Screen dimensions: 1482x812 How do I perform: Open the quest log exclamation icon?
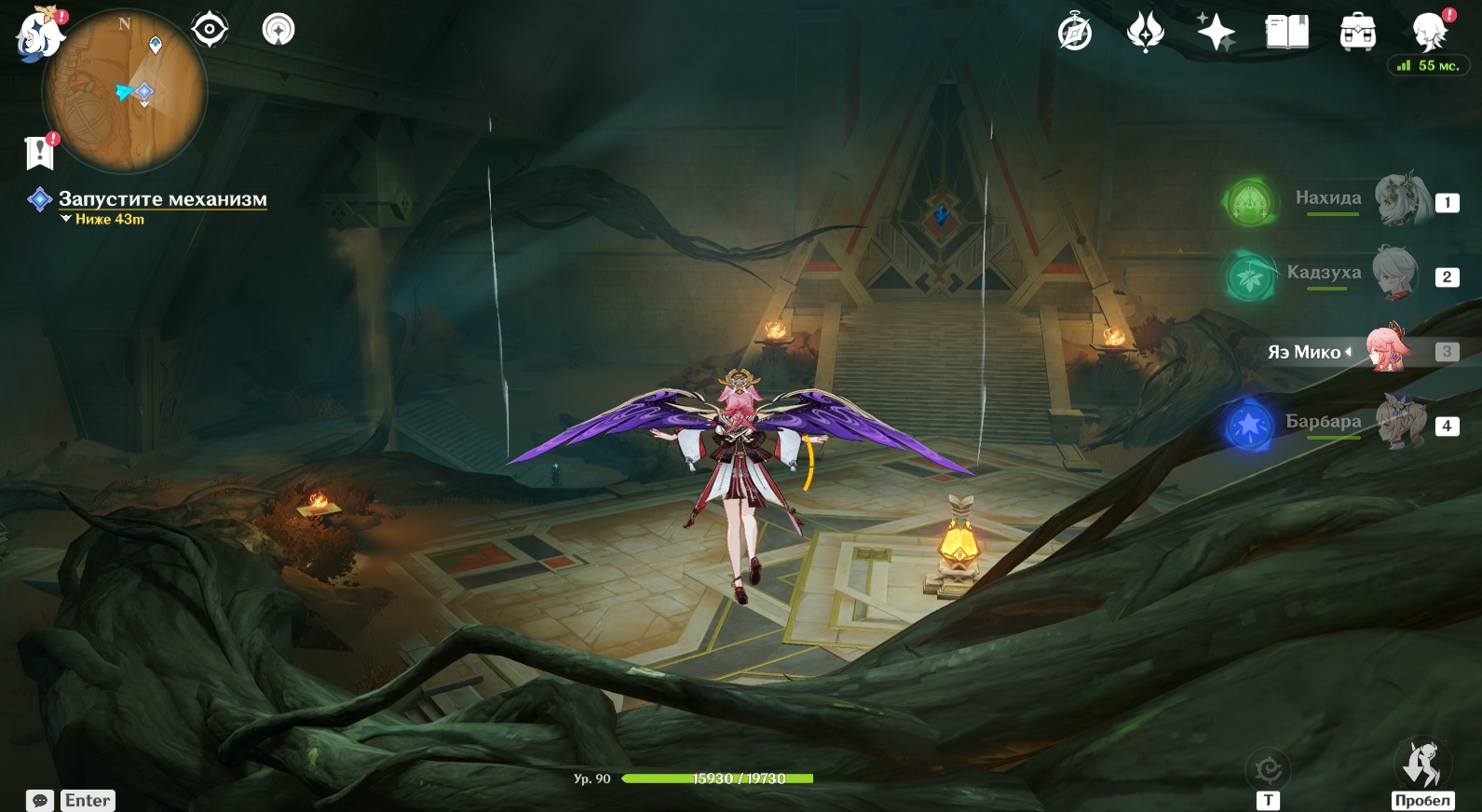tap(40, 153)
